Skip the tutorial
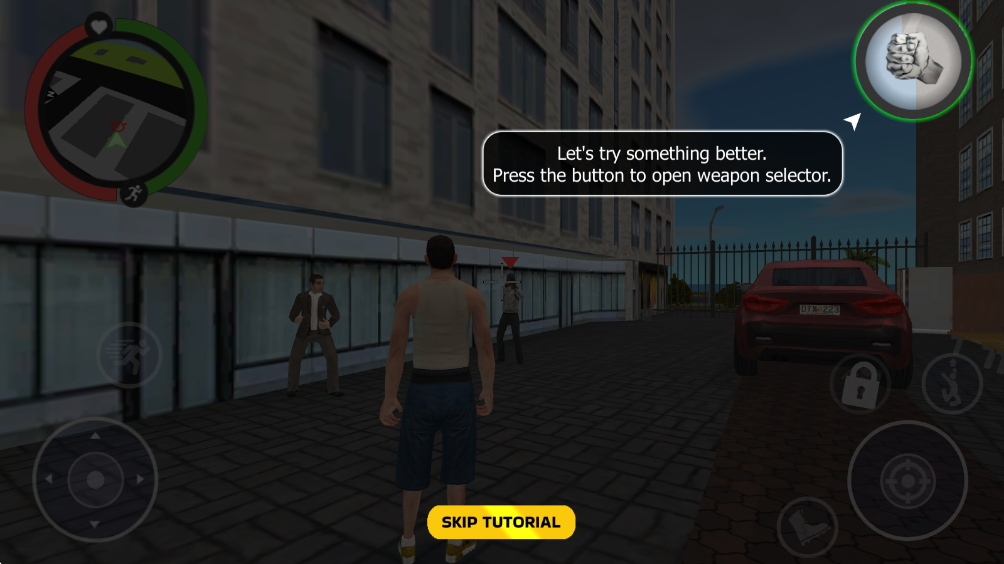The width and height of the screenshot is (1004, 564). (x=501, y=522)
